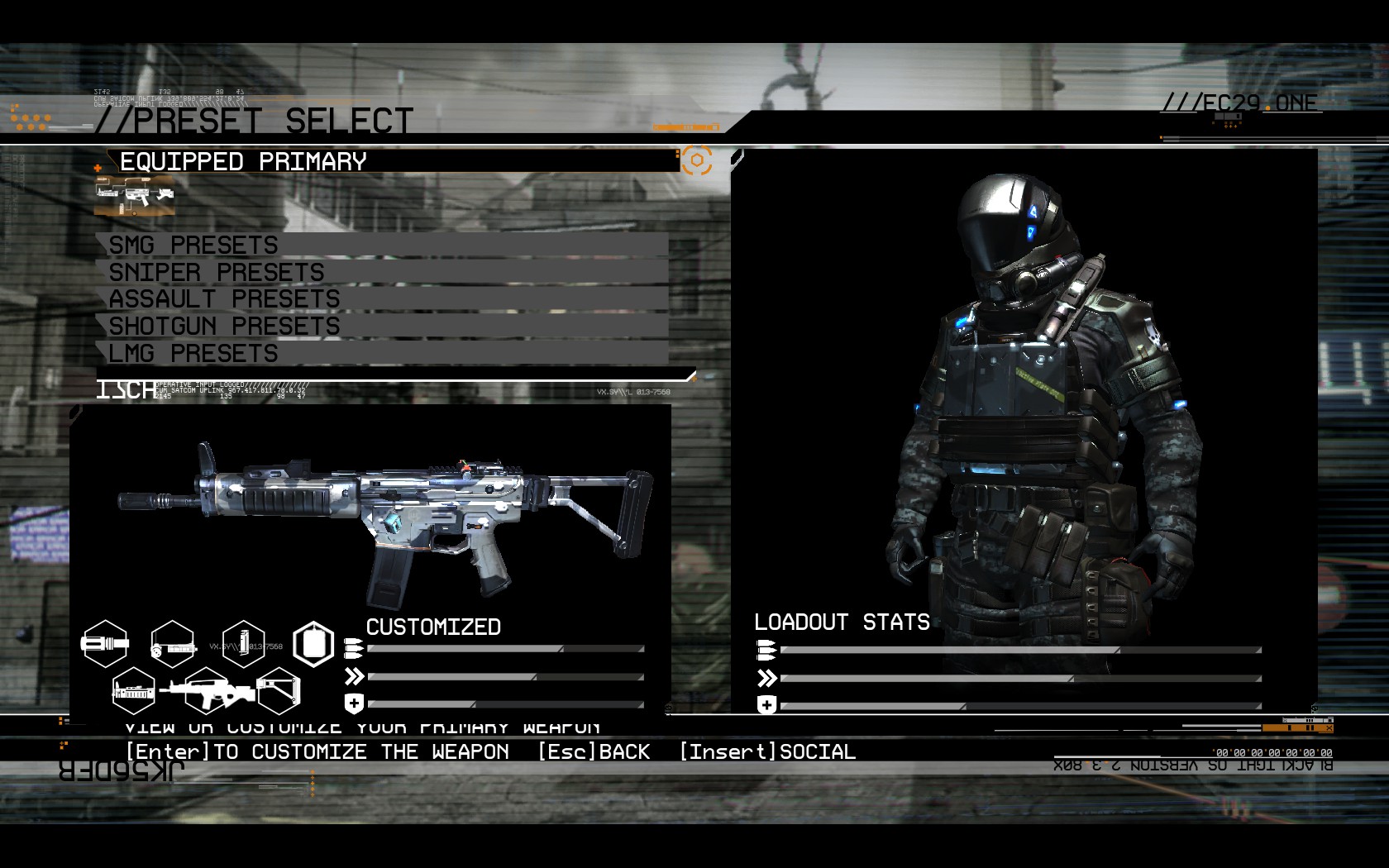Select the folding stock hexagon icon
Viewport: 1389px width, 868px height.
[x=278, y=691]
